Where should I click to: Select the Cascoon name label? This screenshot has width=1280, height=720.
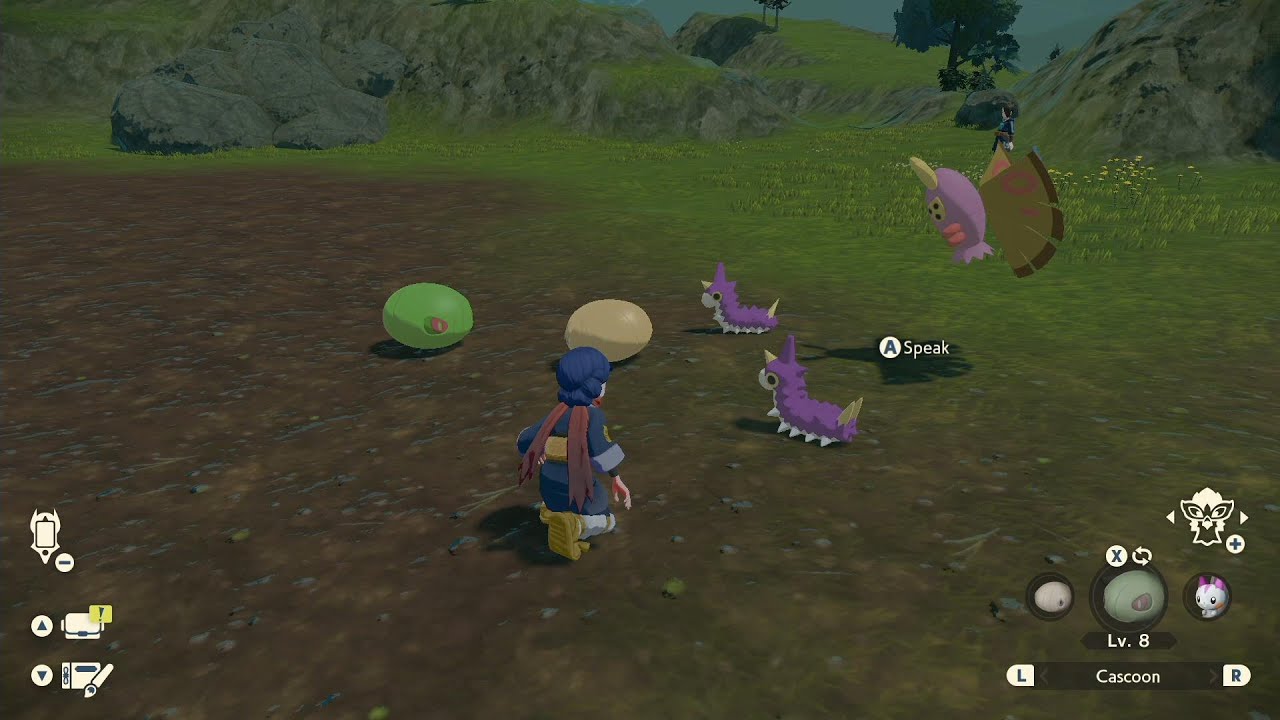click(1128, 676)
